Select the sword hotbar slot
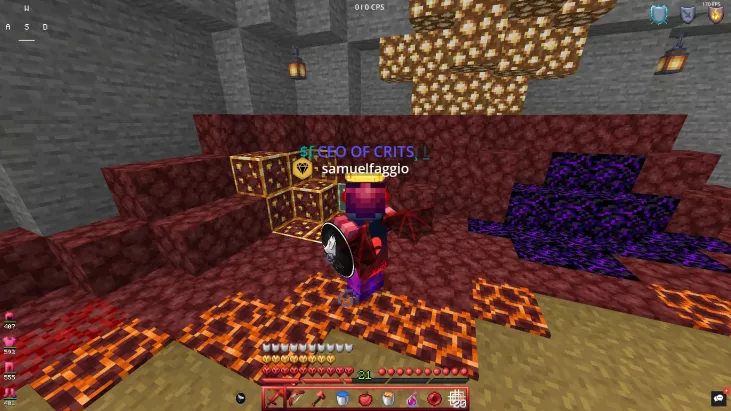The height and width of the screenshot is (411, 731). click(x=274, y=398)
